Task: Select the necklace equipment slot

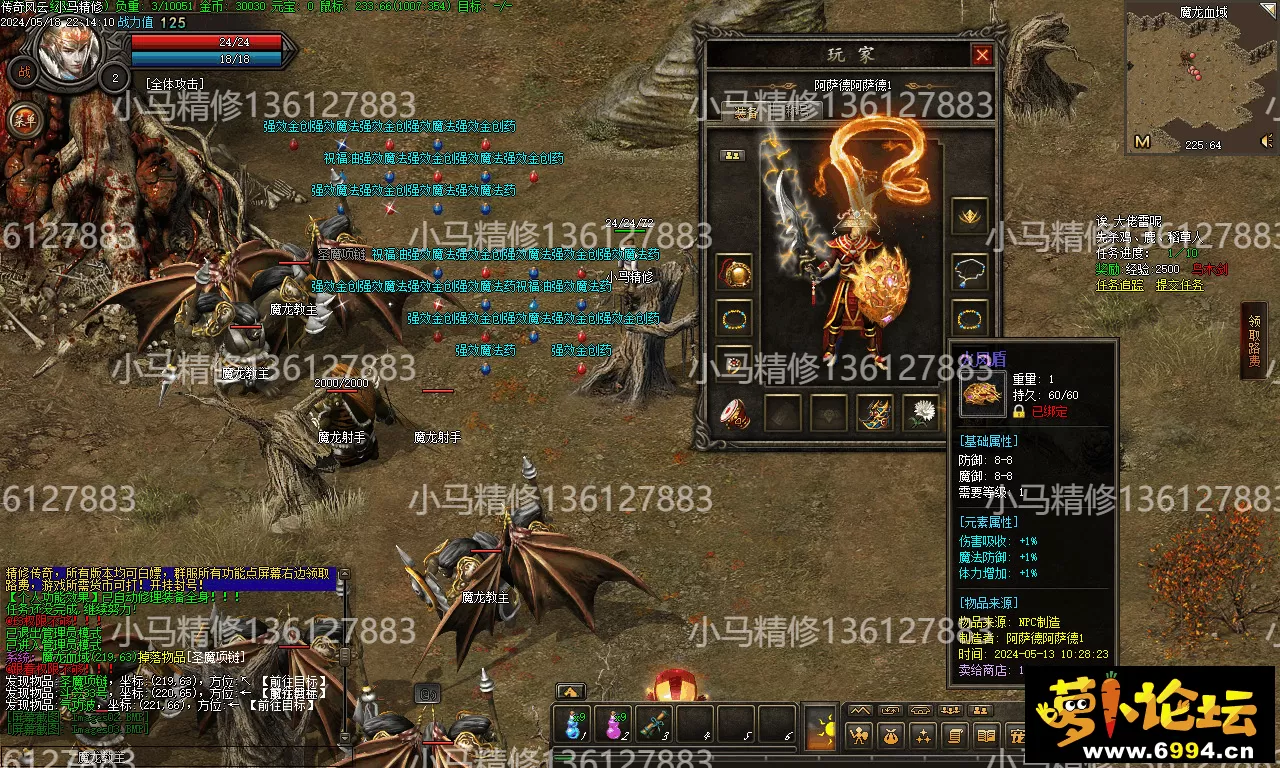Action: [969, 269]
